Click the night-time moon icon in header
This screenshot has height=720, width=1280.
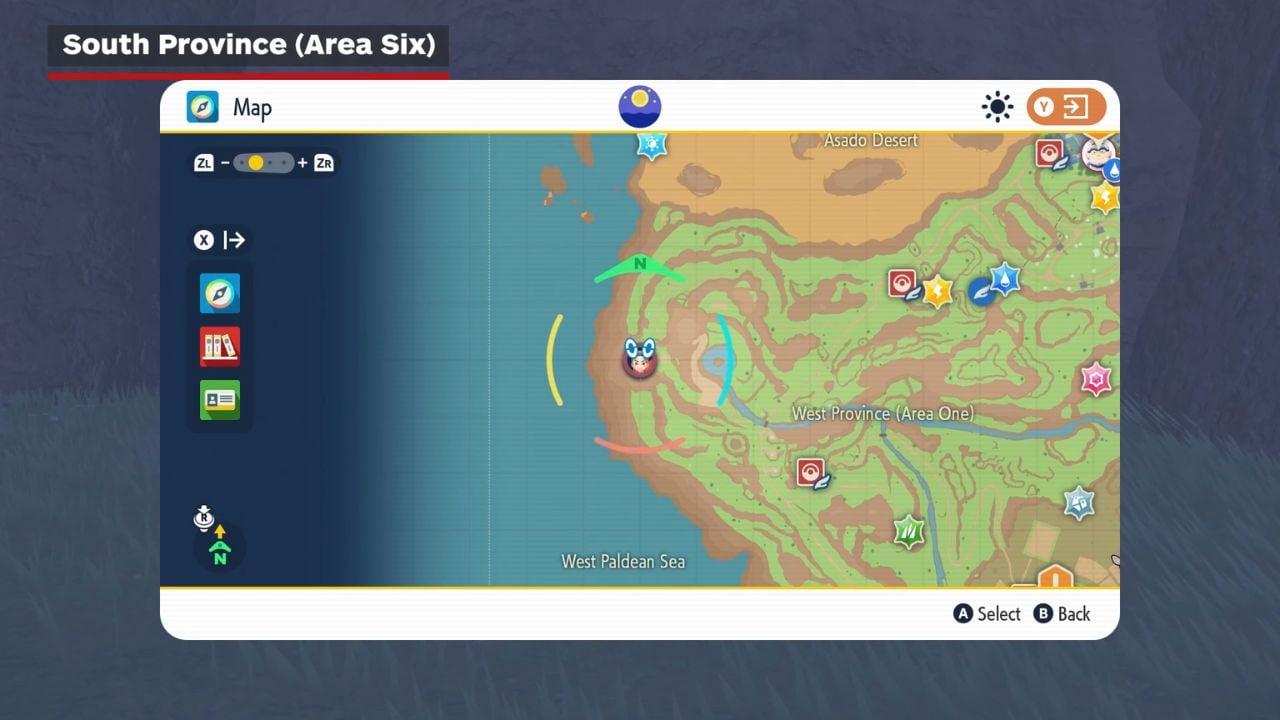click(x=640, y=107)
